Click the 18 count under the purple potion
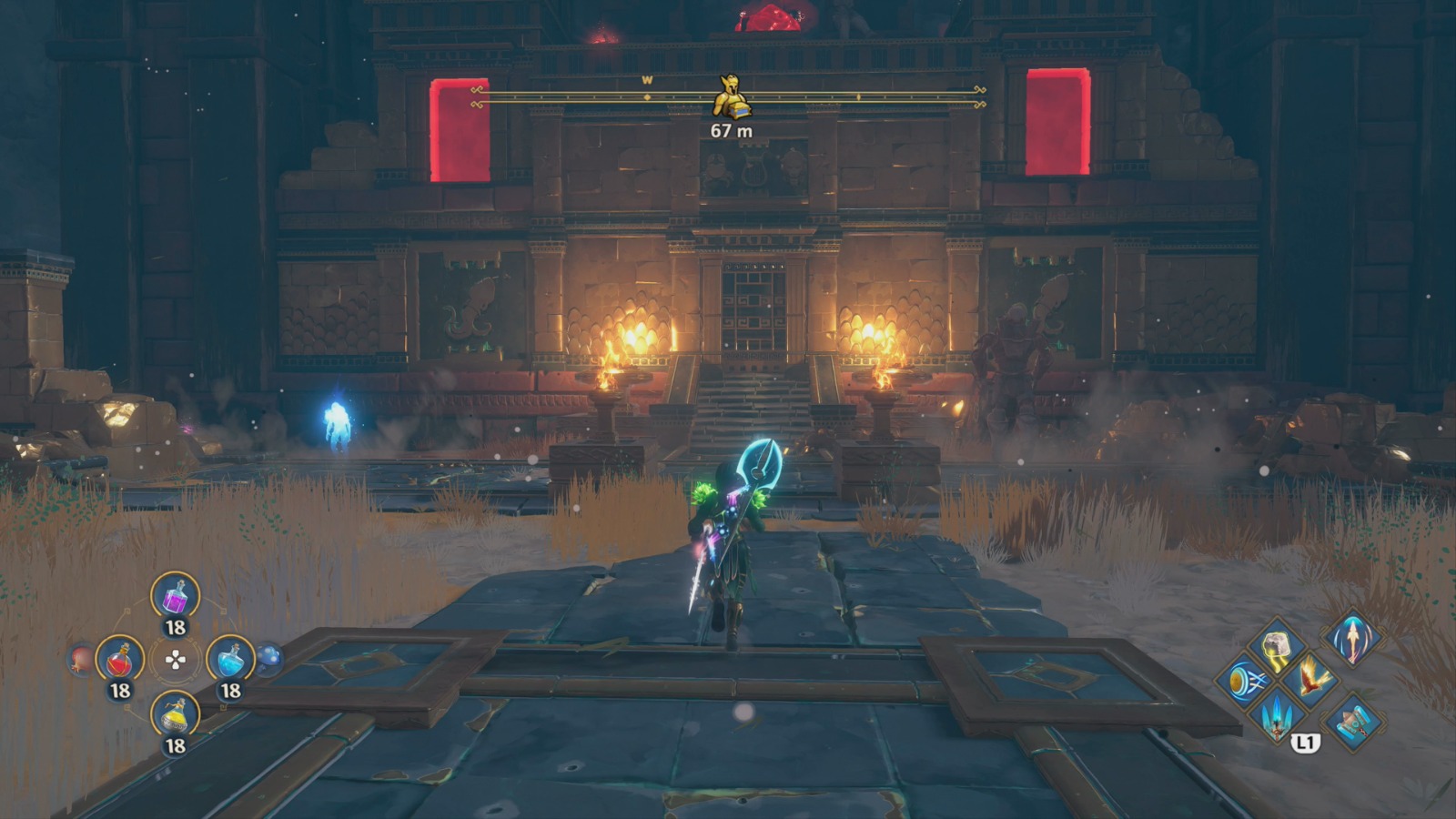 [x=176, y=626]
